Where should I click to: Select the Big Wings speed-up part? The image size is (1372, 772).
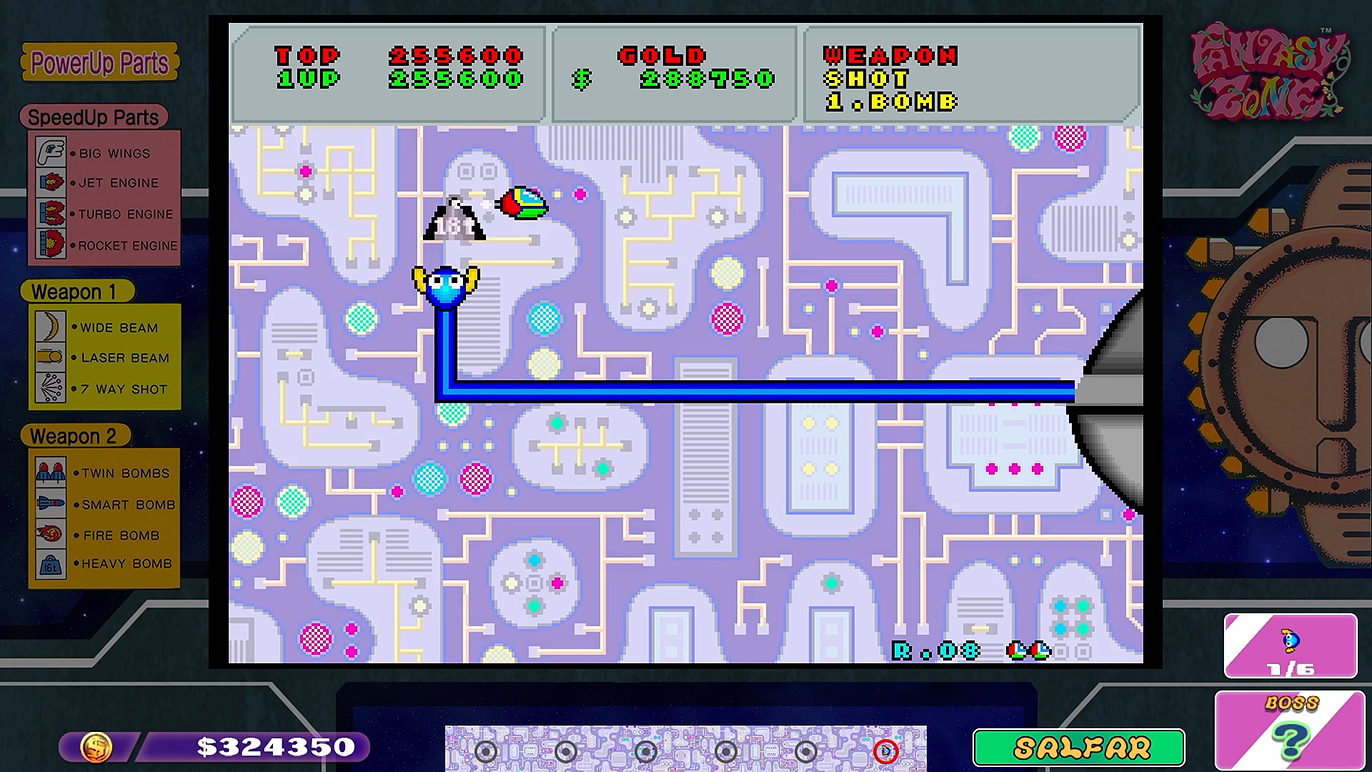(x=104, y=153)
